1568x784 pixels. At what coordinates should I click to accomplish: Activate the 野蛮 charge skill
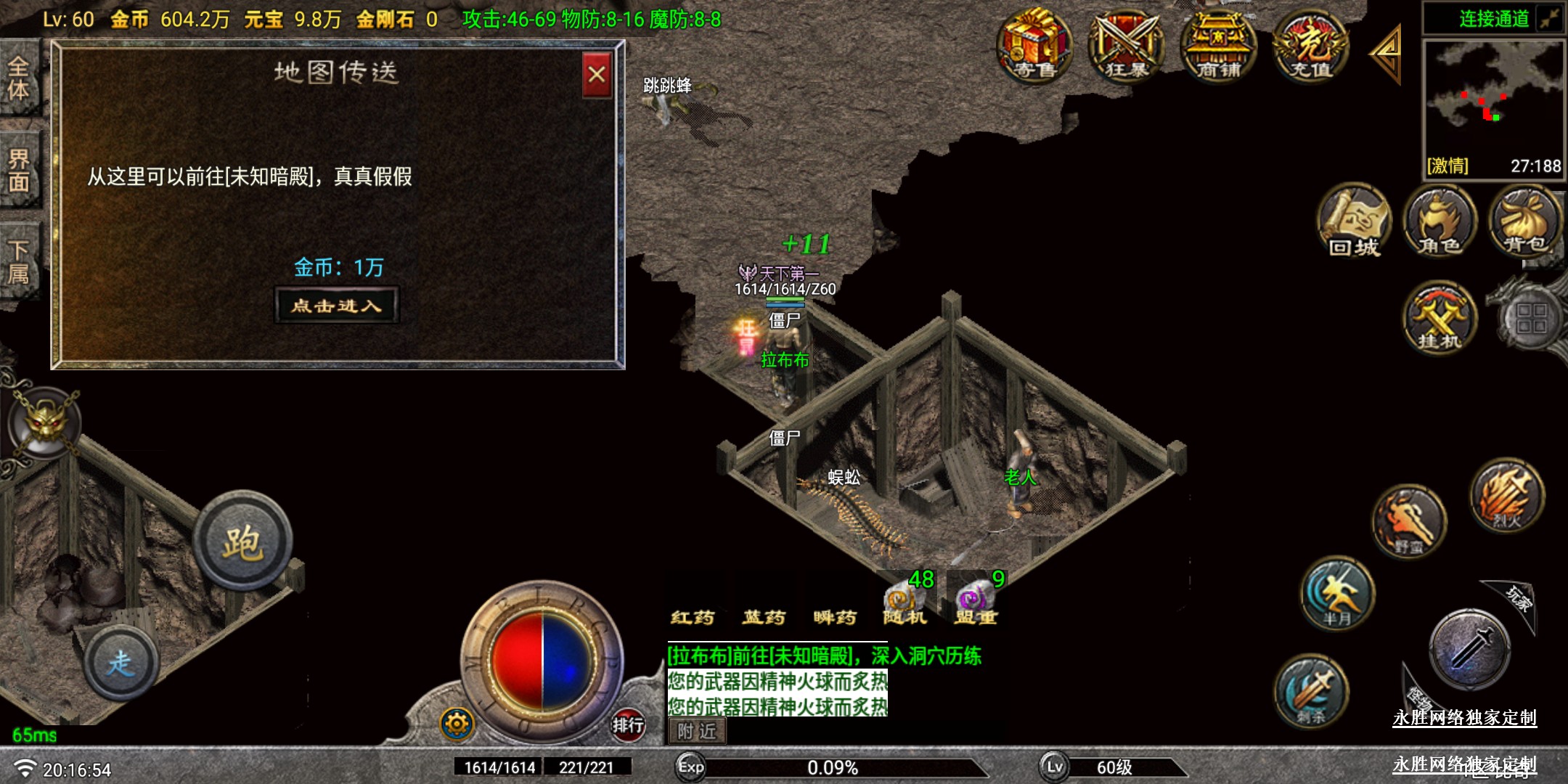(1409, 521)
